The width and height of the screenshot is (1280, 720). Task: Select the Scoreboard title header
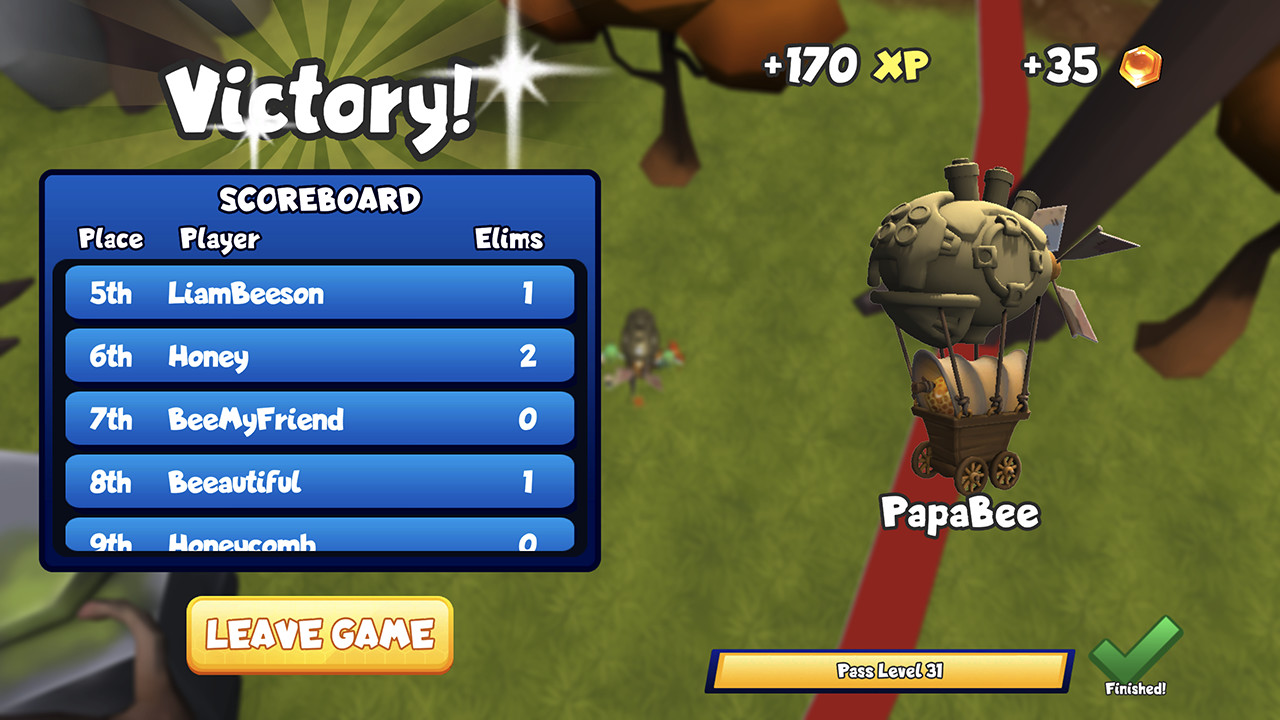point(320,199)
